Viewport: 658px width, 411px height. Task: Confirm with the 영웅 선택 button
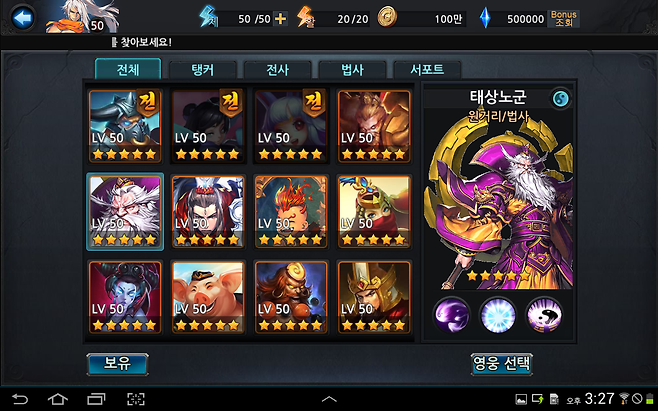501,363
